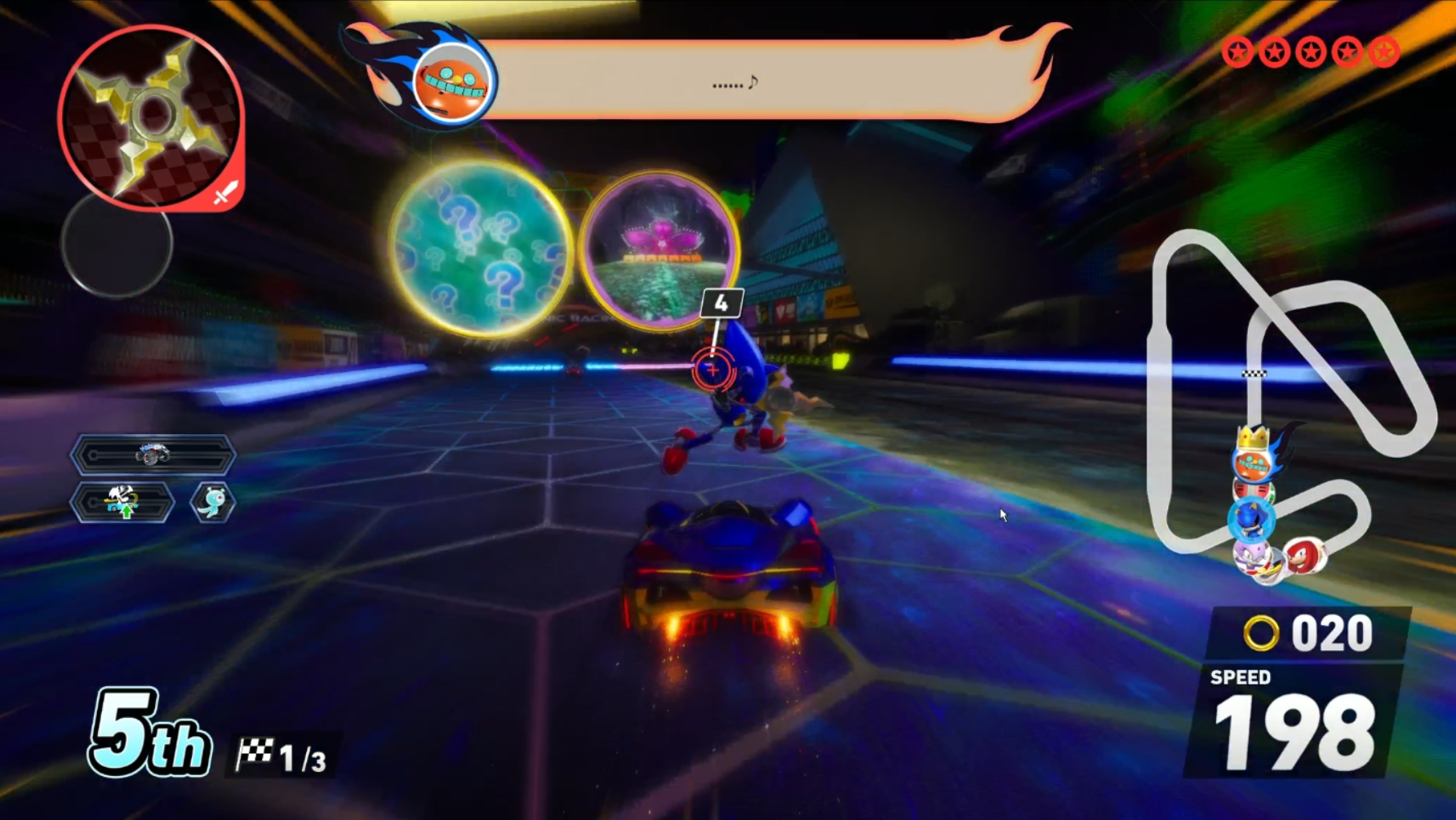Click Metal Sonic's marker on the minimap
This screenshot has height=820, width=1456.
point(1250,518)
